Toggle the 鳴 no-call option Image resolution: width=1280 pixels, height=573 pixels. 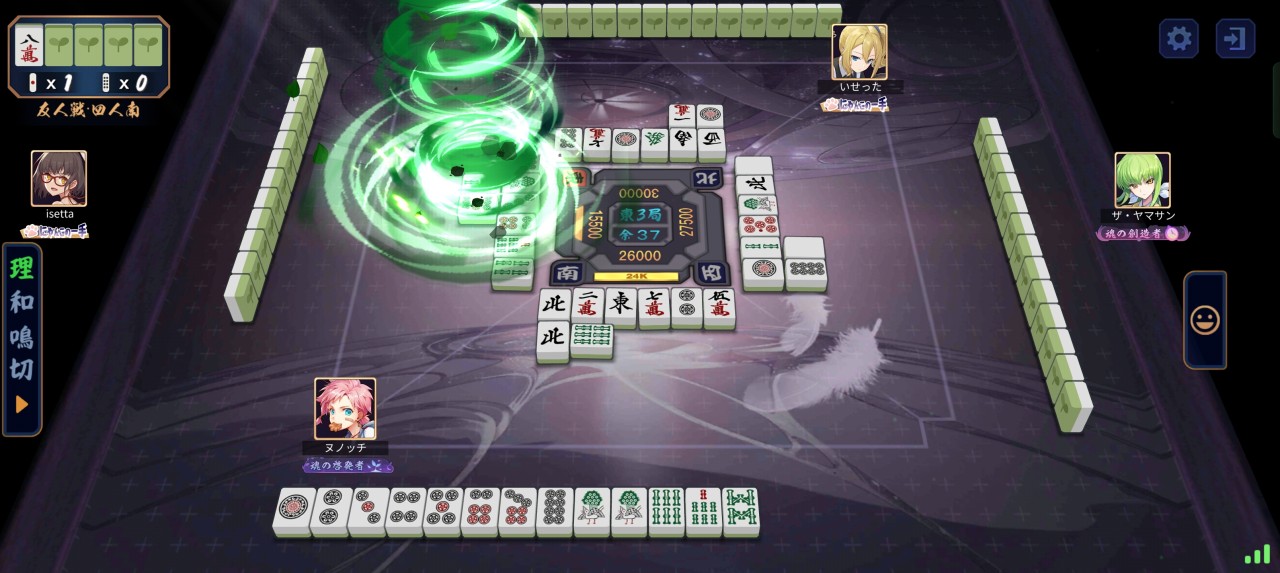22,336
